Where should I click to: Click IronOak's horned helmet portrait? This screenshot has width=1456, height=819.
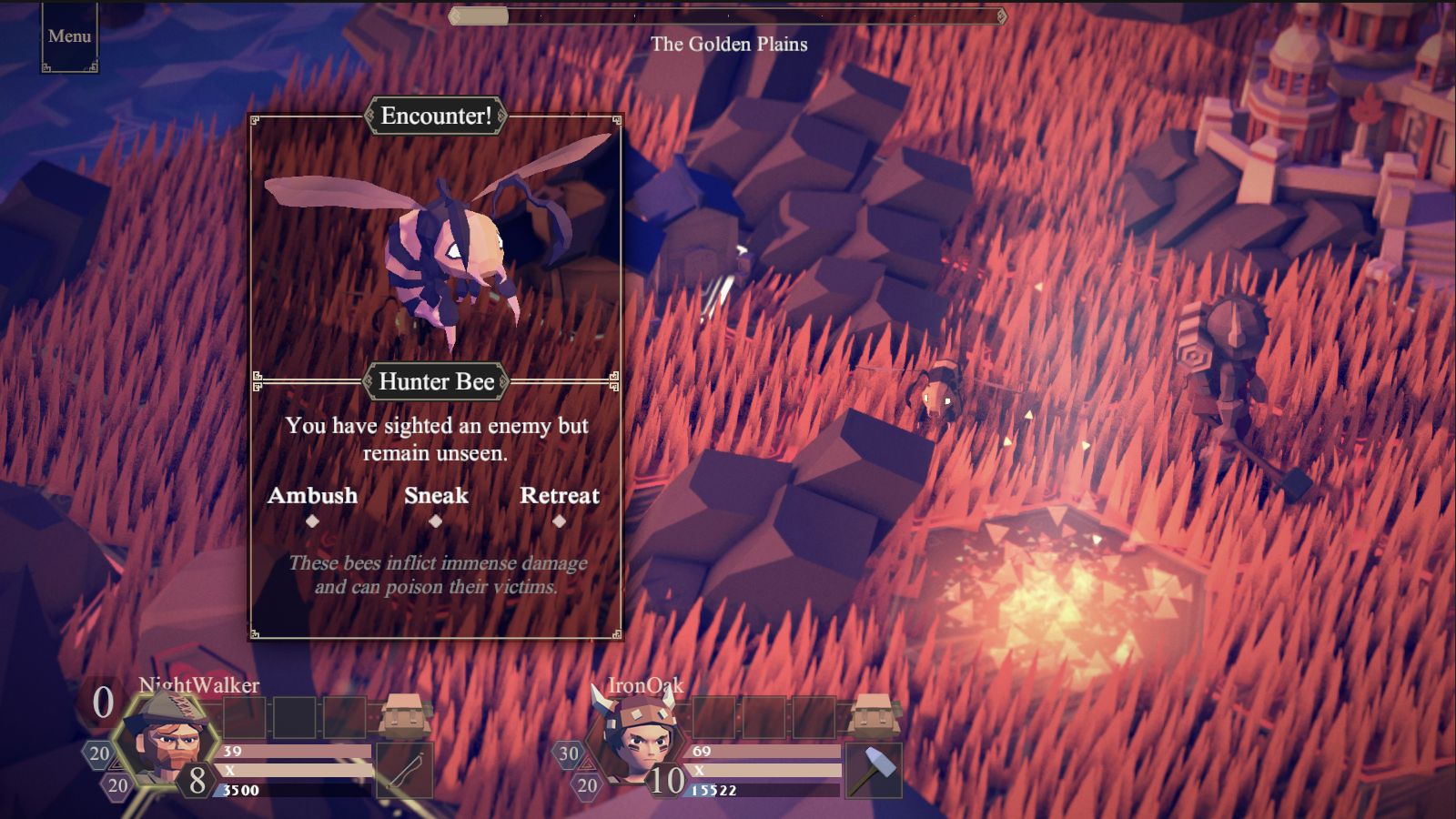point(638,738)
